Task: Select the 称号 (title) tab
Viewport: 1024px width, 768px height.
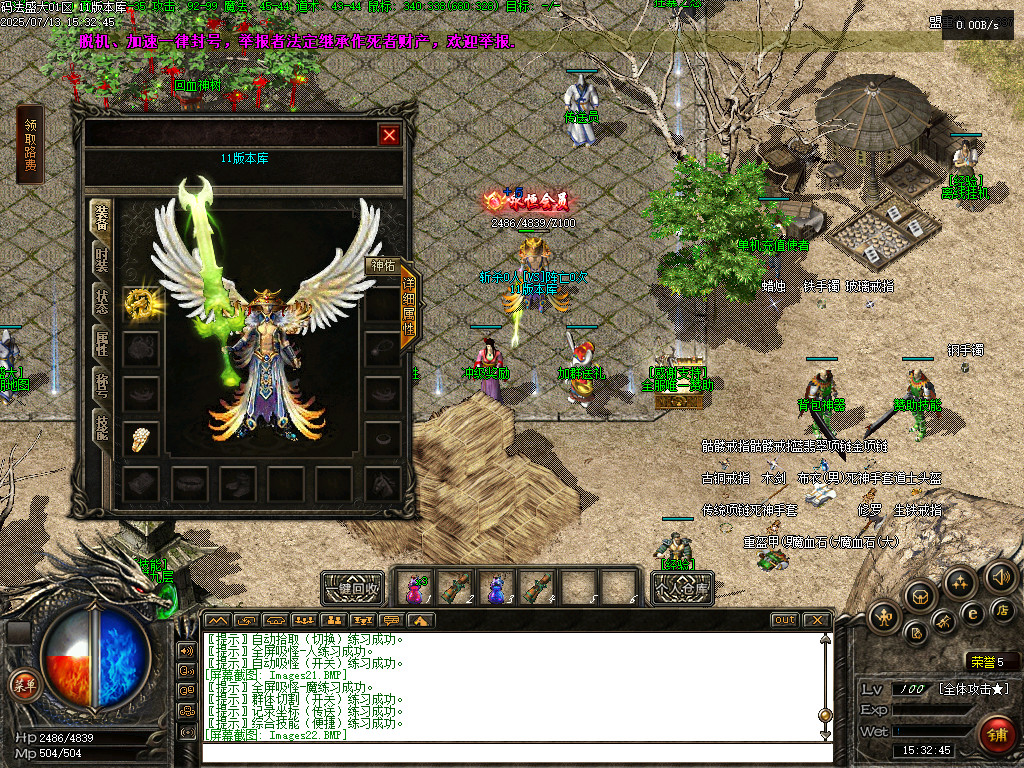Action: click(x=102, y=385)
